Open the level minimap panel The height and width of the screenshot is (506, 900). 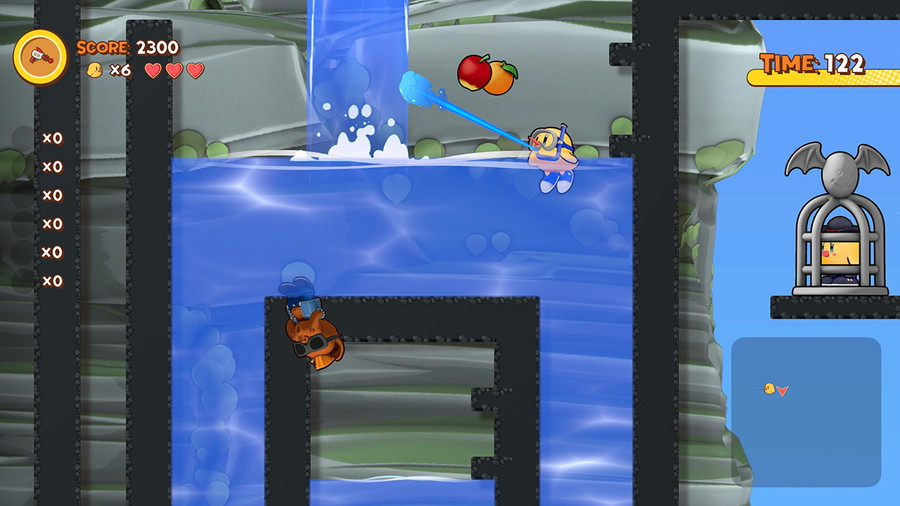coord(806,411)
